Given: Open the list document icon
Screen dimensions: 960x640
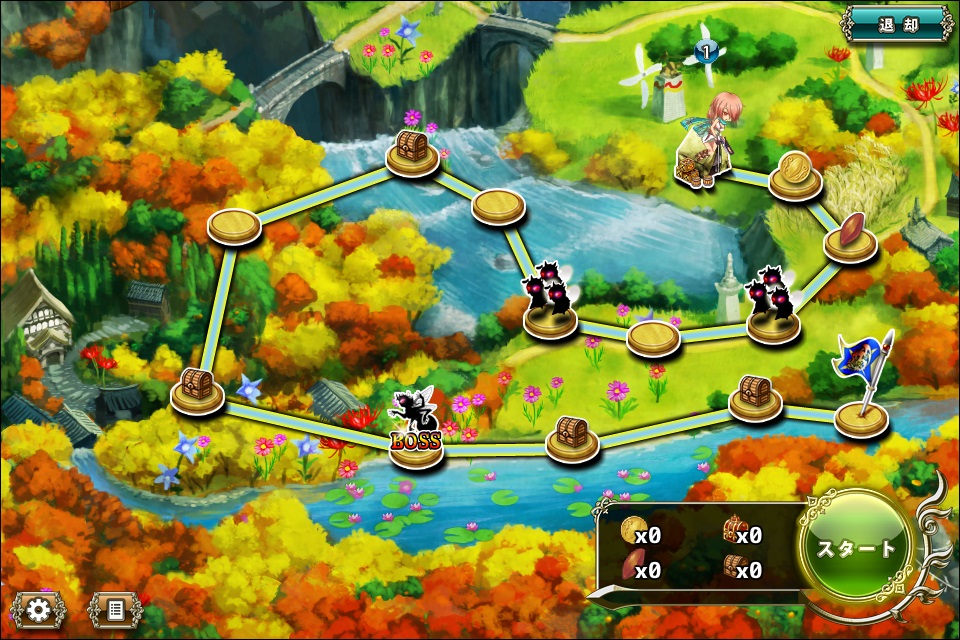Looking at the screenshot, I should click(114, 609).
